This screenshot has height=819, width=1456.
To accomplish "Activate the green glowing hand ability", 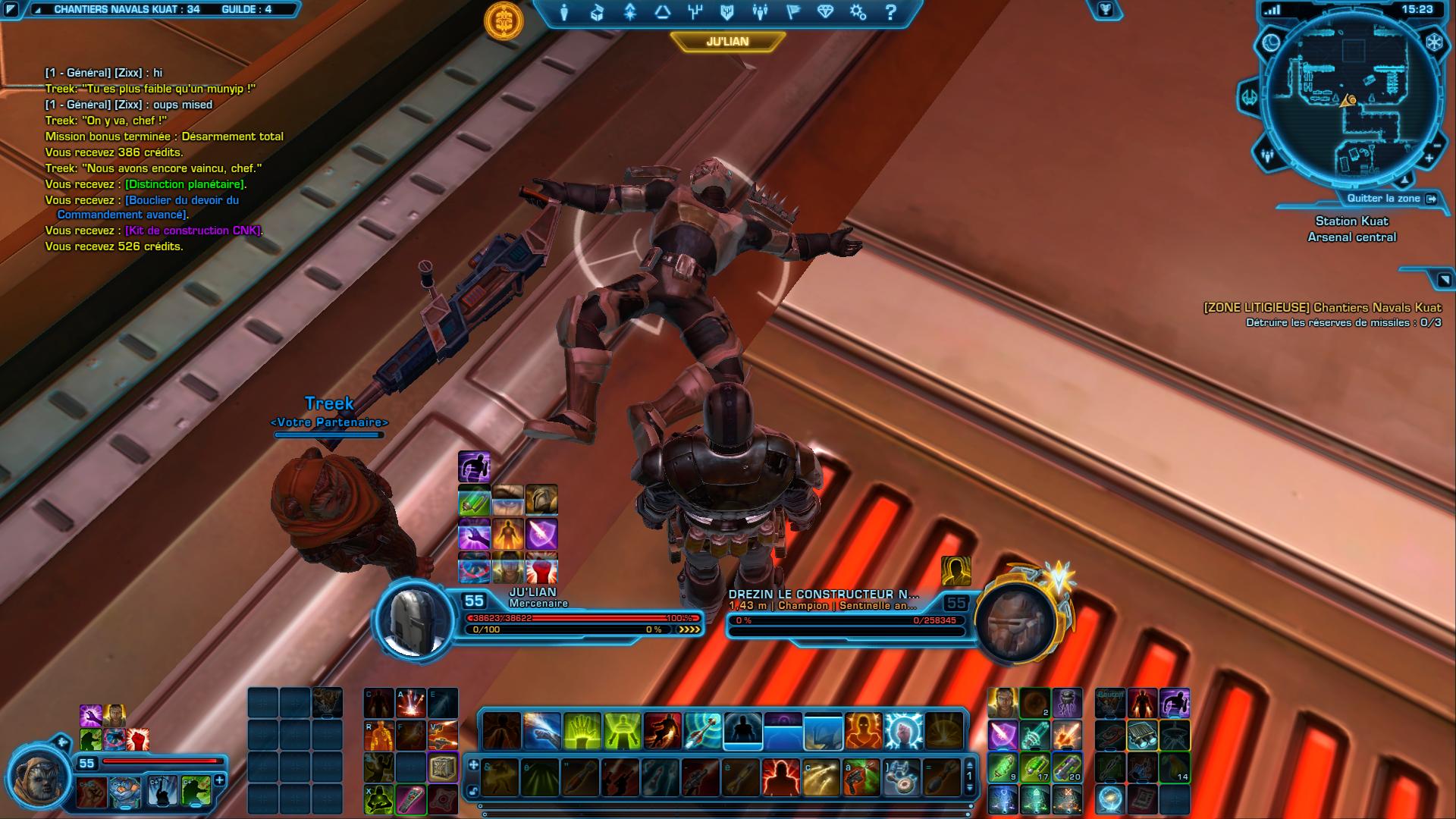I will coord(582,731).
